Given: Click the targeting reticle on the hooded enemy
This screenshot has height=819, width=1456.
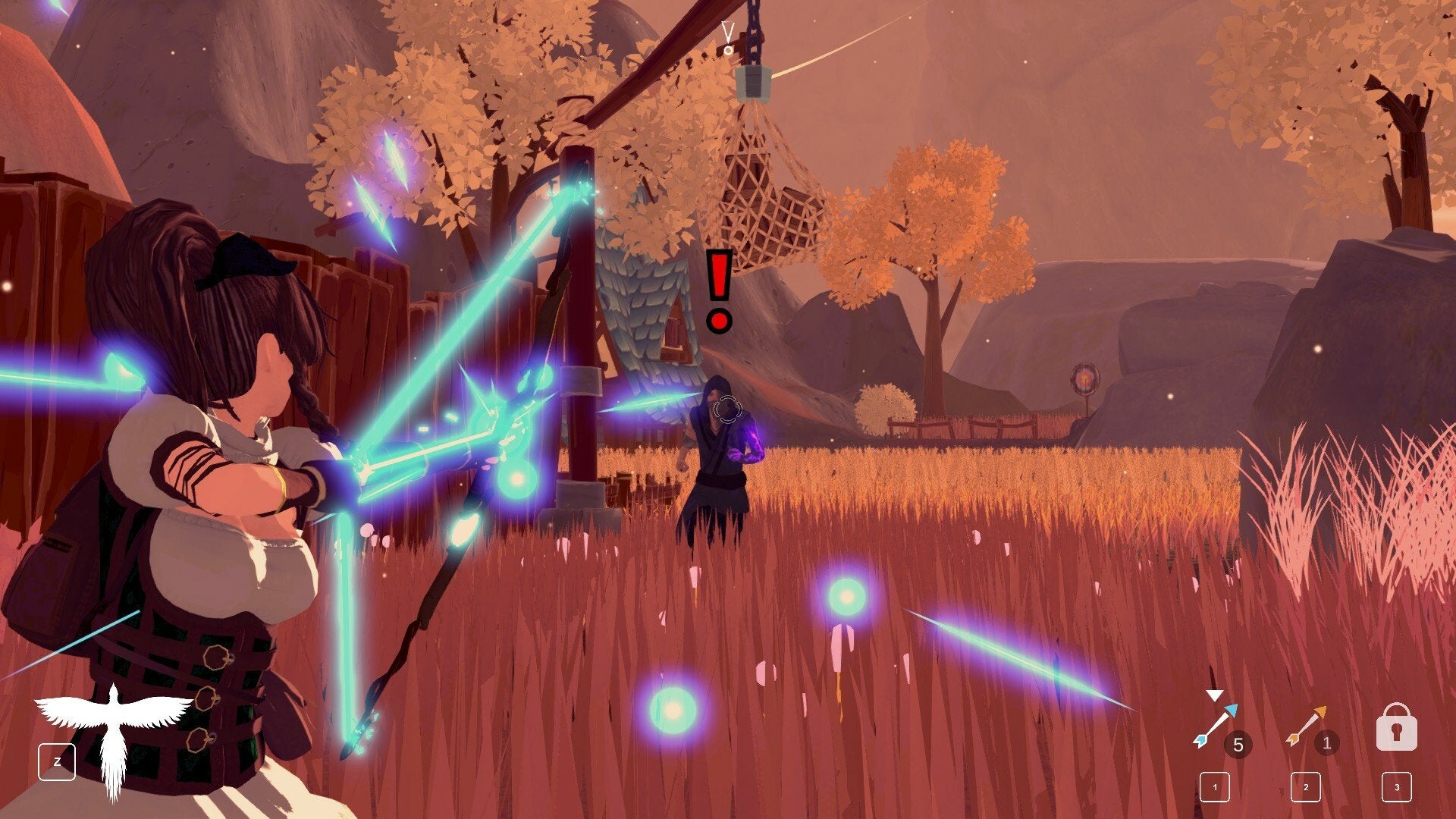Looking at the screenshot, I should pyautogui.click(x=726, y=407).
